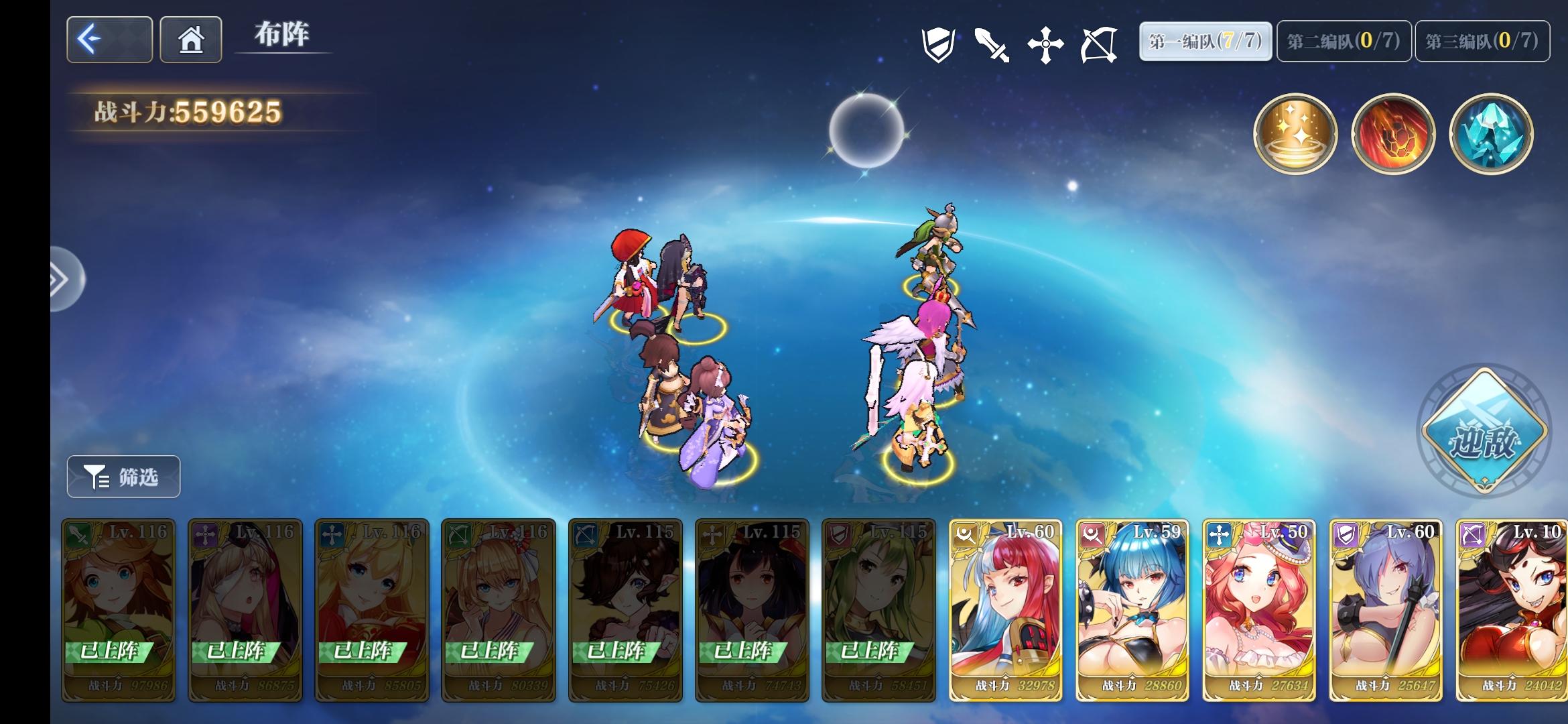Select the shield class filter icon
Image resolution: width=1568 pixels, height=724 pixels.
(x=939, y=42)
